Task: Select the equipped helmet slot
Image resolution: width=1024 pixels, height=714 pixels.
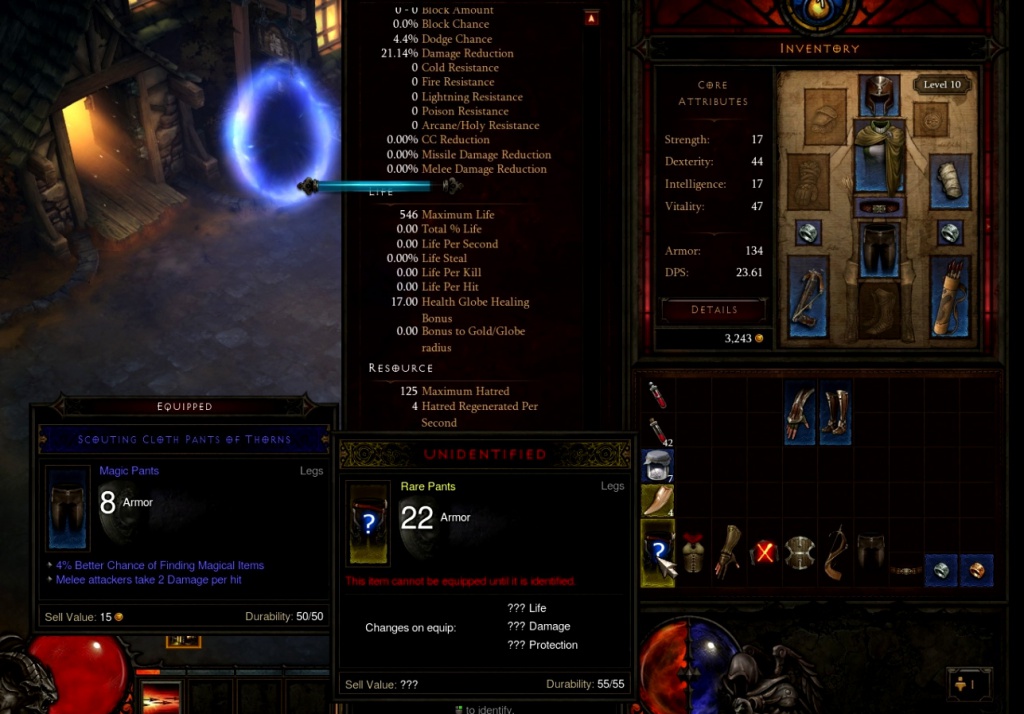Action: pos(879,96)
